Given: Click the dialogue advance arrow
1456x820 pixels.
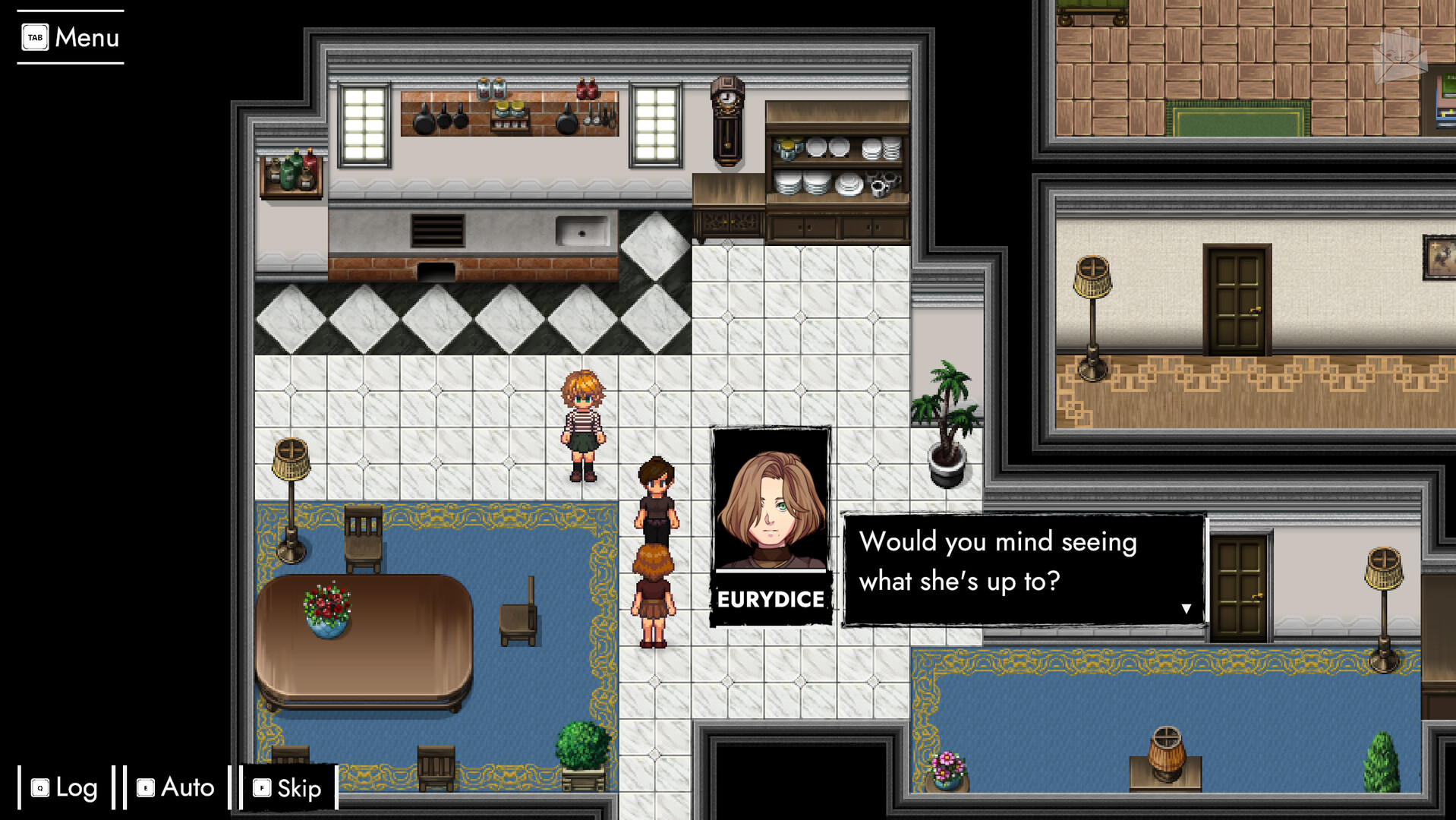Looking at the screenshot, I should pyautogui.click(x=1187, y=607).
